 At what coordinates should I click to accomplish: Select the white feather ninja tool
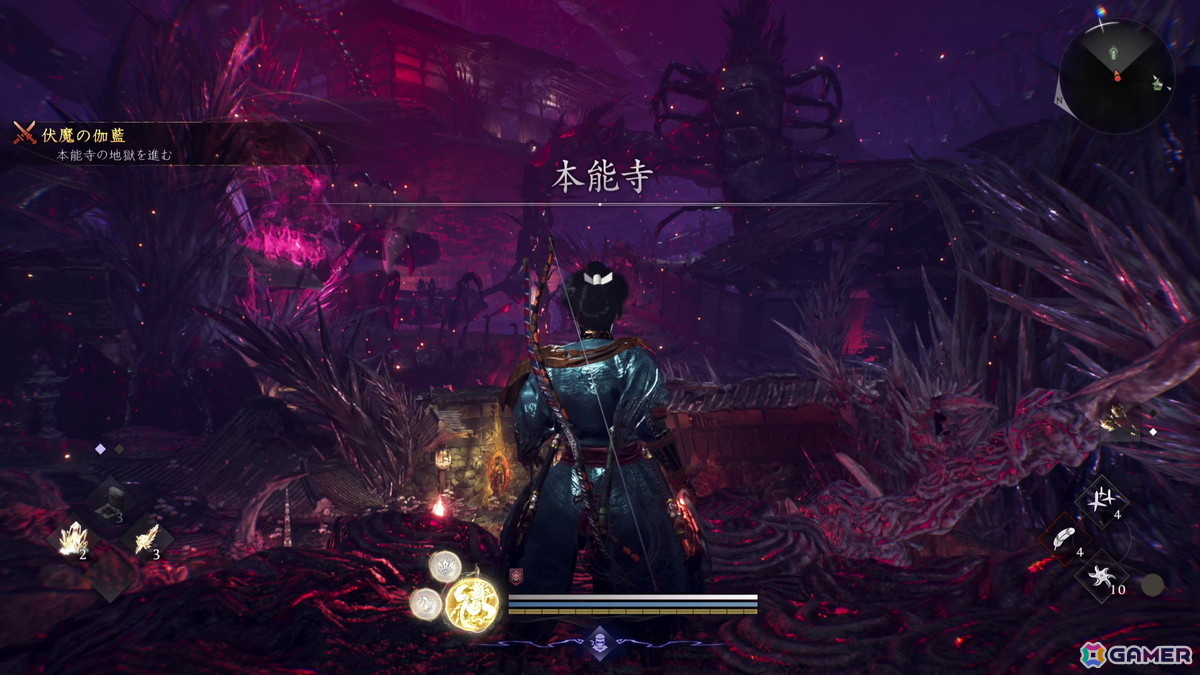(1067, 540)
